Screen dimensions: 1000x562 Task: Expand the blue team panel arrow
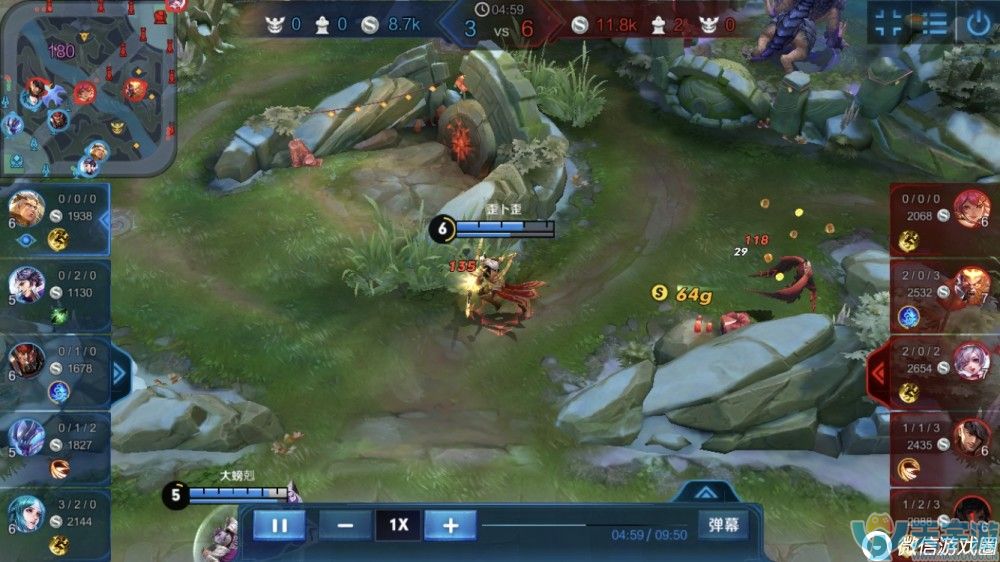(x=120, y=374)
